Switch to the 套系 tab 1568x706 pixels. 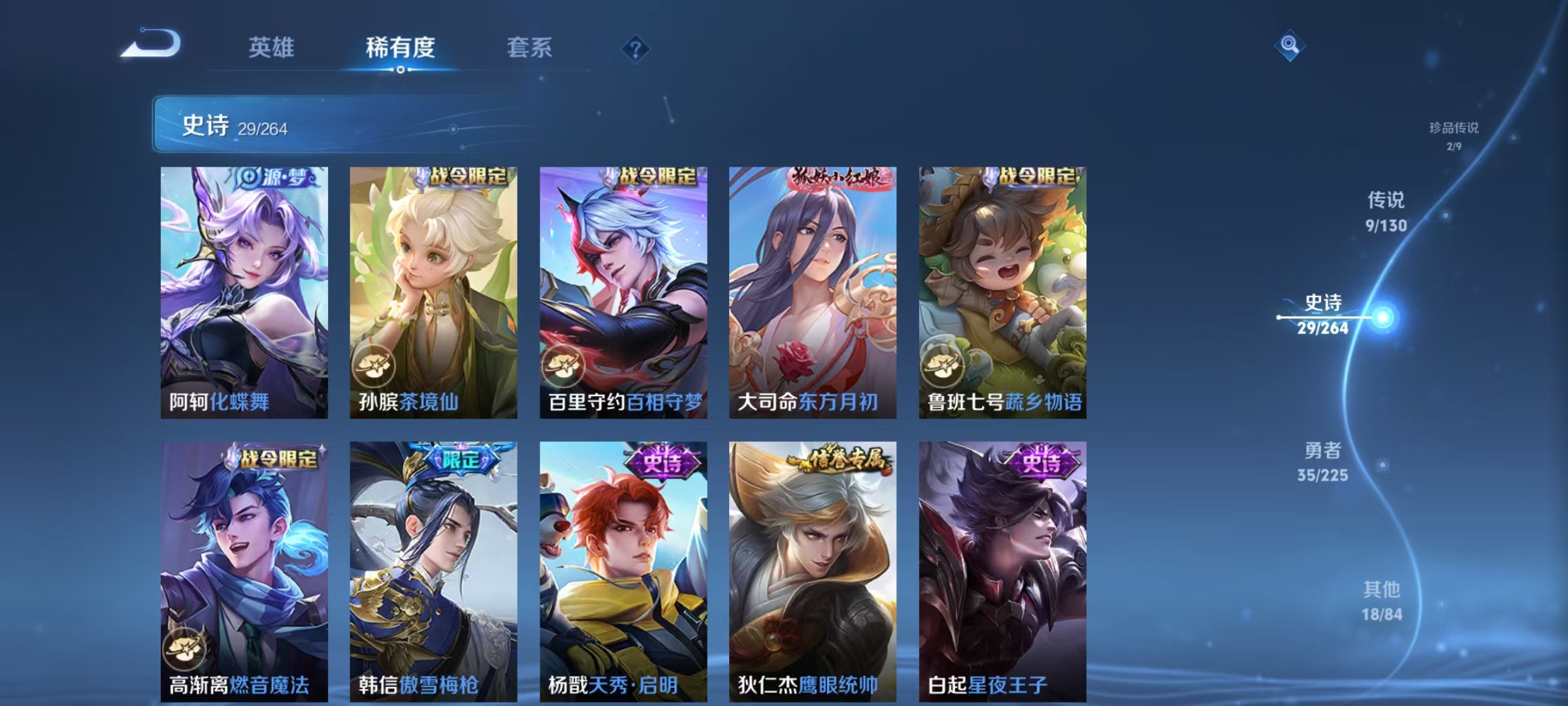pos(529,47)
